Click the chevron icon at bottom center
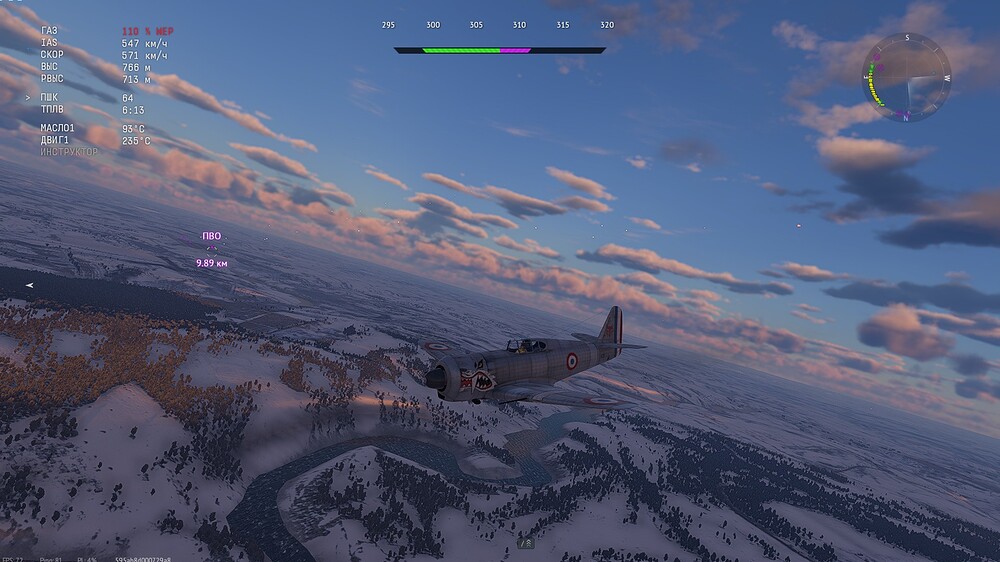Screen dimensions: 1000x562 (x=525, y=542)
